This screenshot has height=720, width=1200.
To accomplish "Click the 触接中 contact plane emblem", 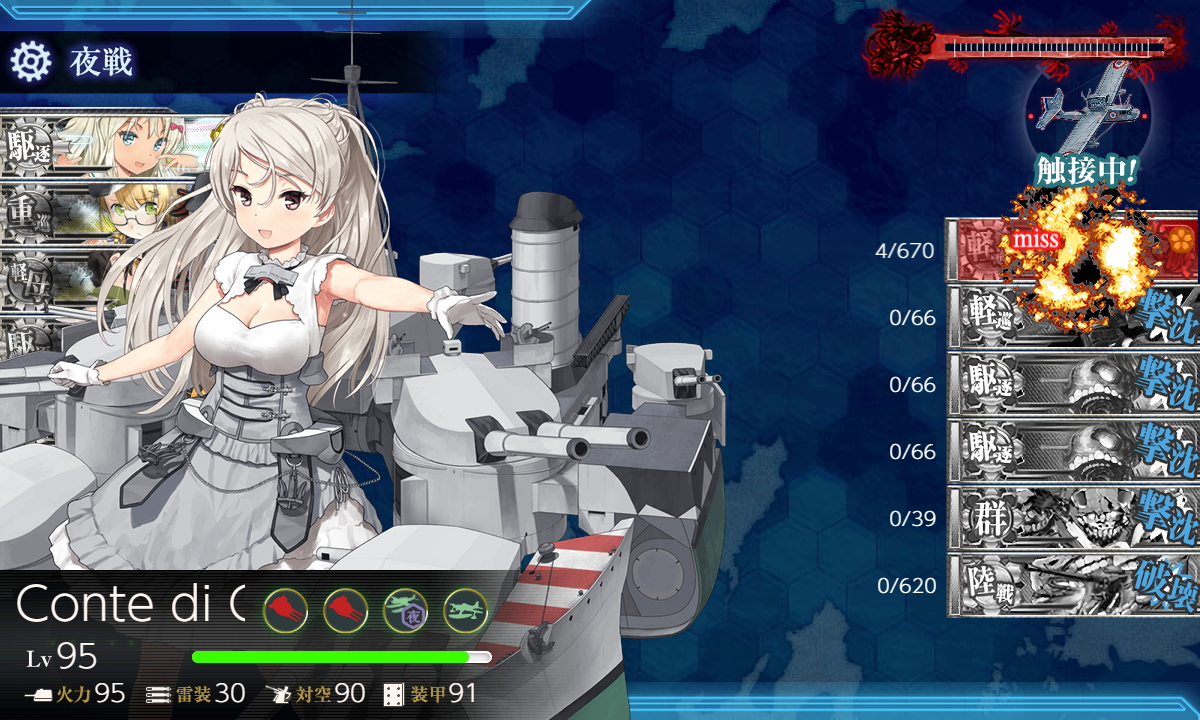I will tap(1087, 110).
